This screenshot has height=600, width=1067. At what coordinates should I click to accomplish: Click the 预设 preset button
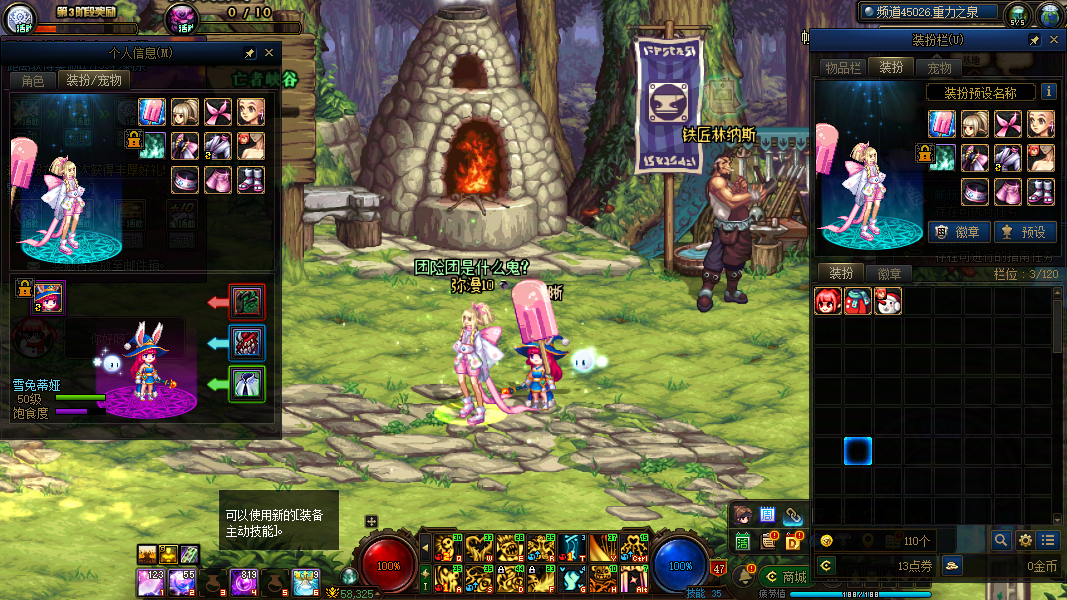pos(1024,232)
